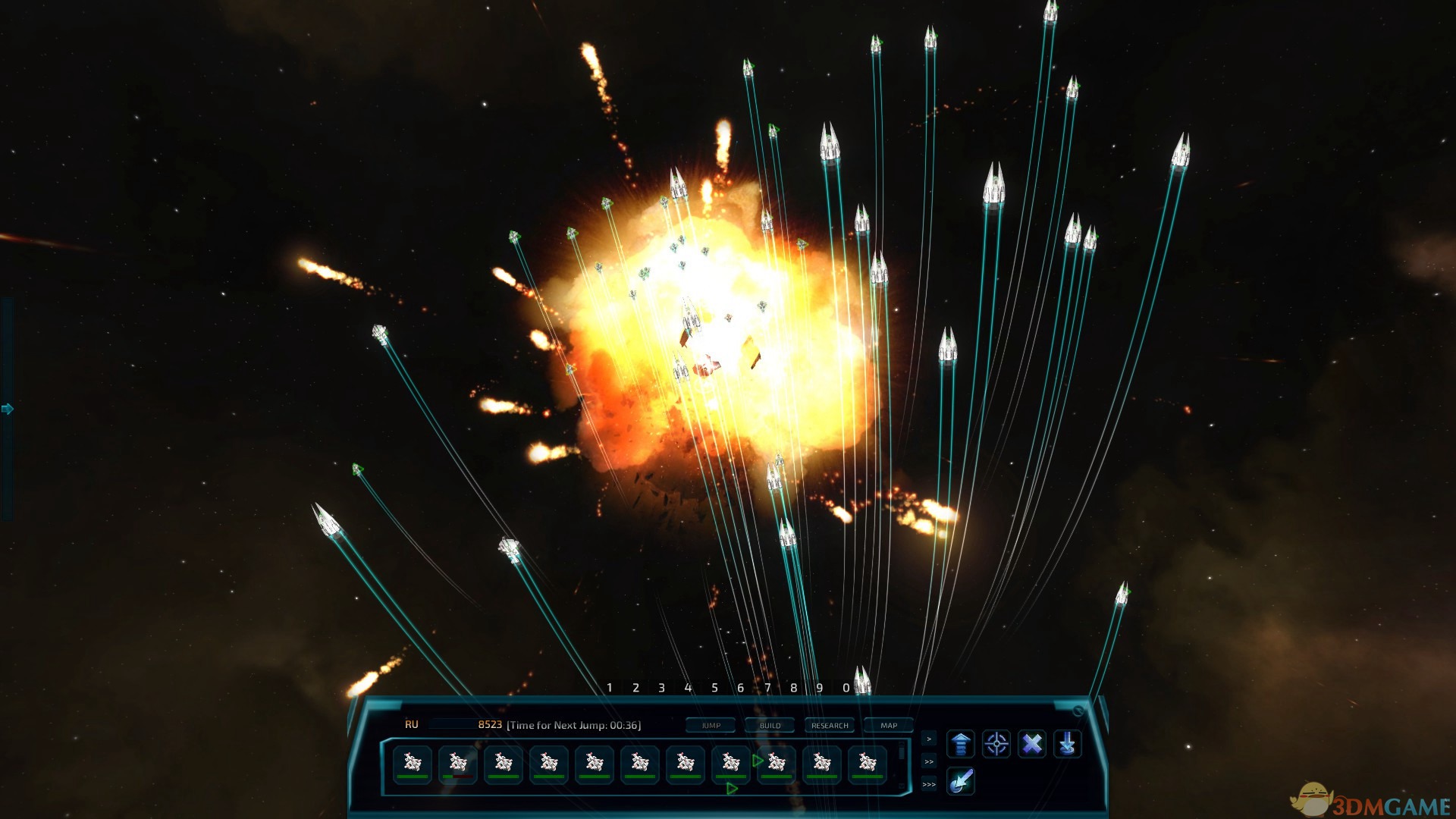Enable single-speed game mode with > button
Screen dimensions: 1456x819
click(x=929, y=739)
